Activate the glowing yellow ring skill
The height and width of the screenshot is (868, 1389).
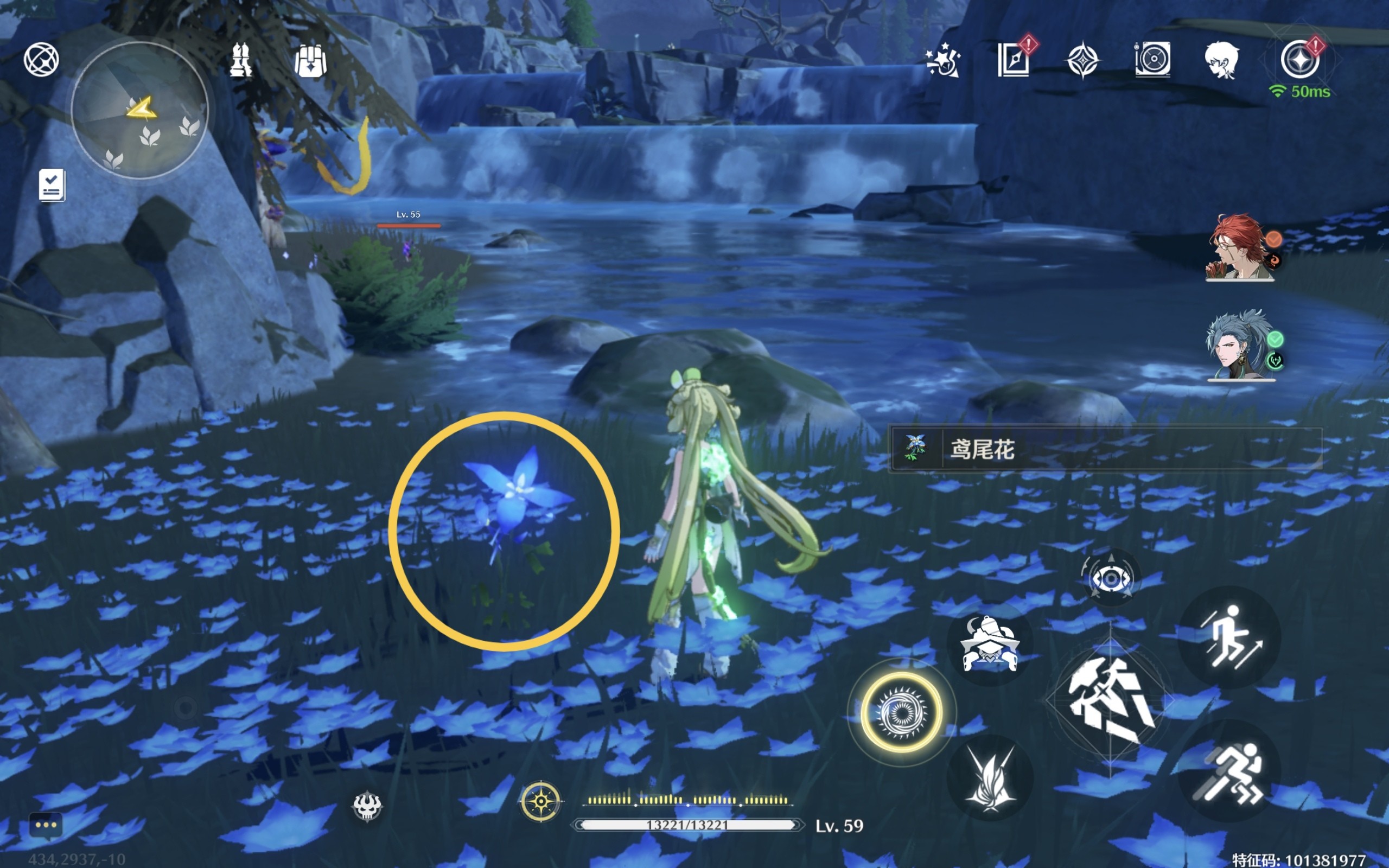(901, 712)
